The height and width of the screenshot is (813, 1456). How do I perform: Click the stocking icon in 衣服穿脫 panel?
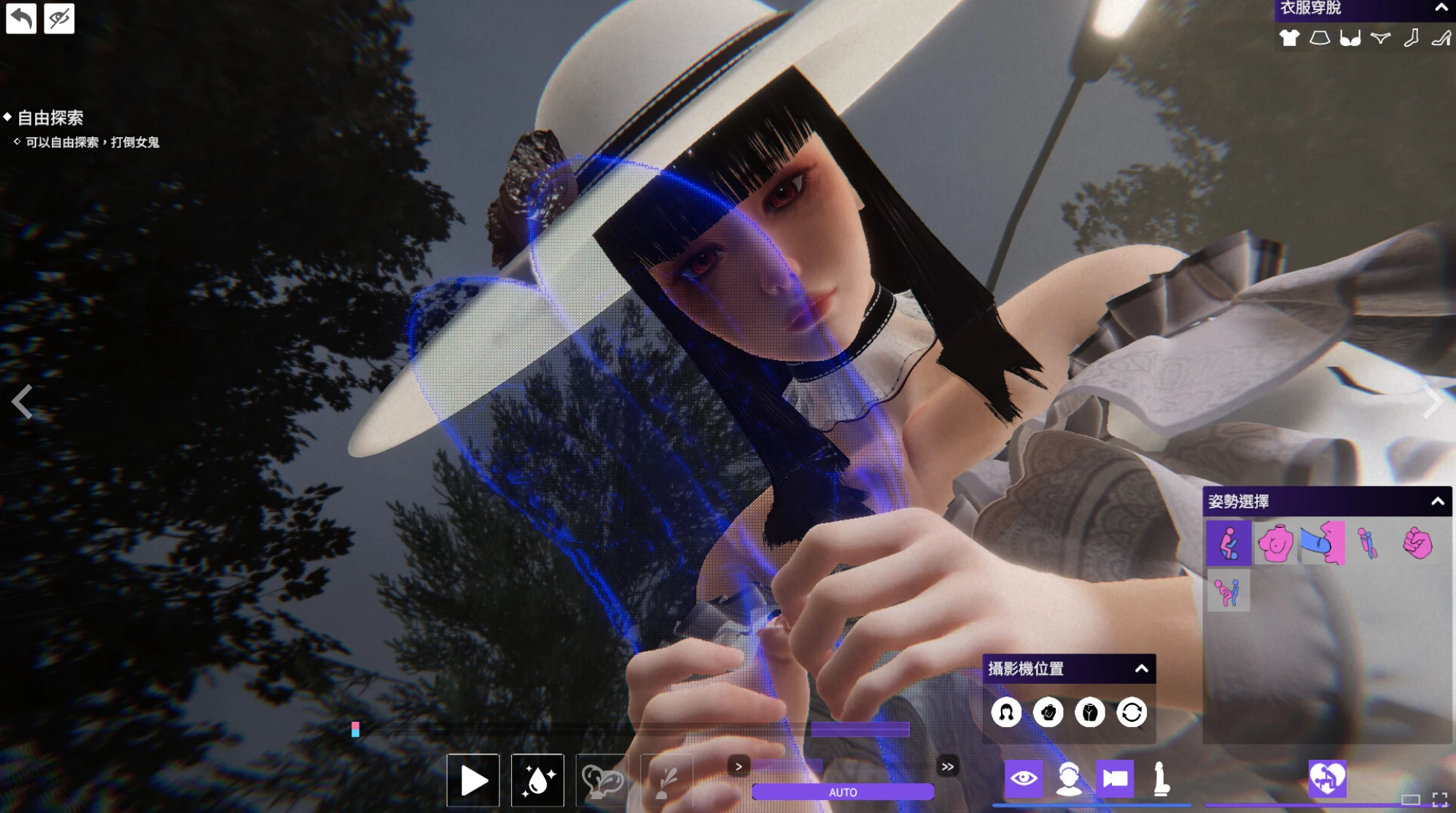point(1411,38)
